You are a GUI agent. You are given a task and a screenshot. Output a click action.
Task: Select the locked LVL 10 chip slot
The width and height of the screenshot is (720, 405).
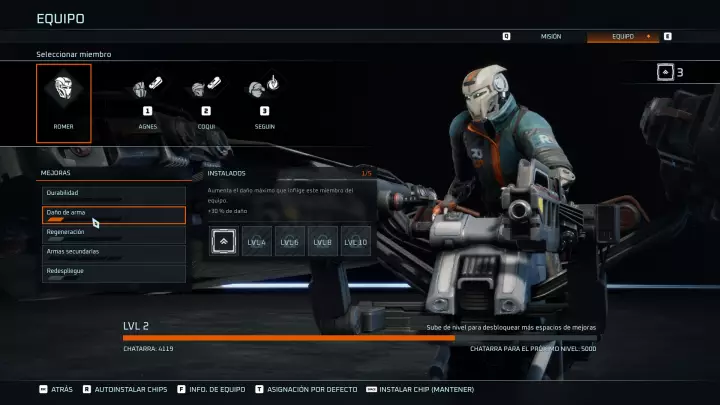[x=355, y=241]
